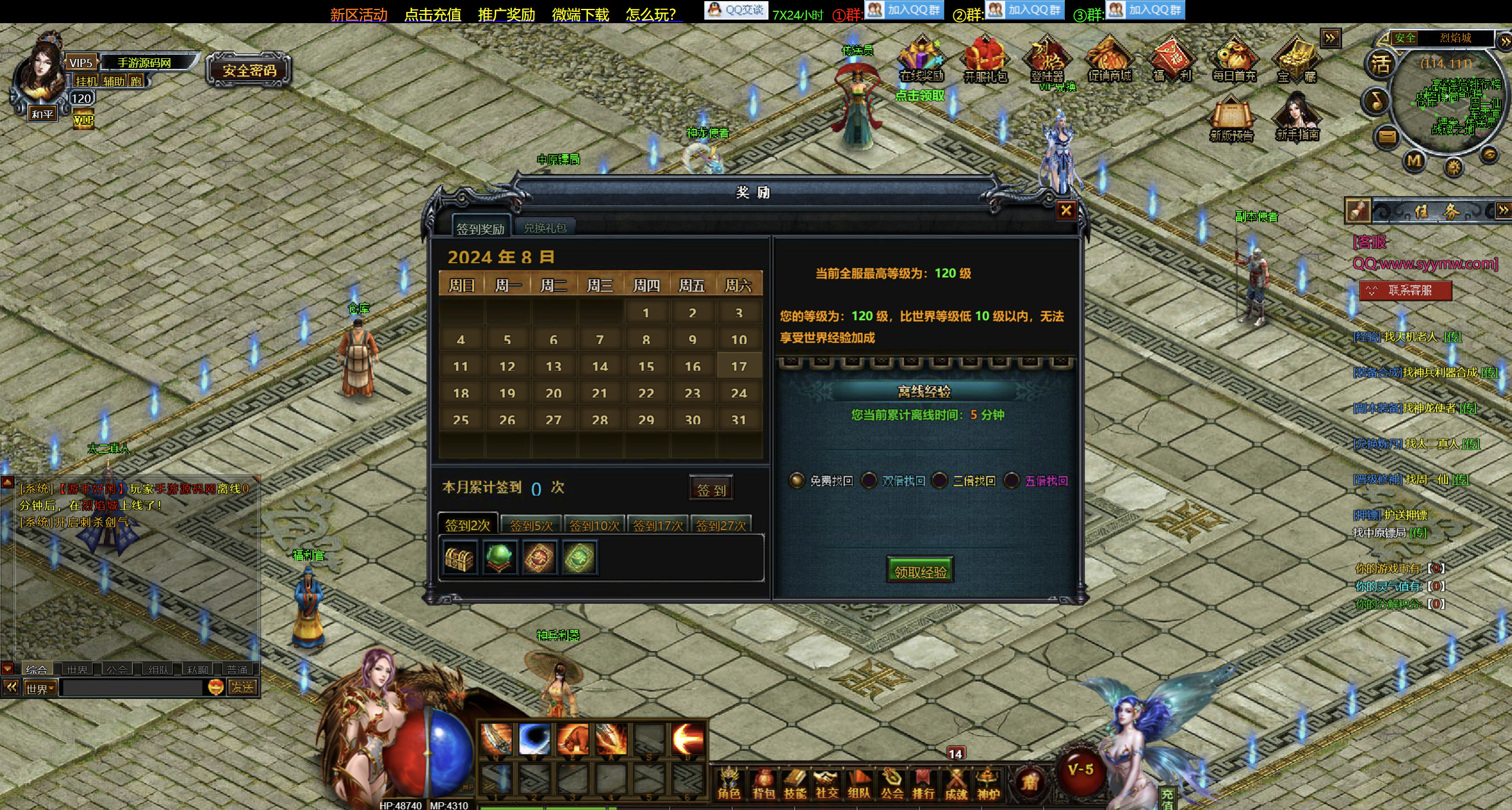Click the 联系客服 contact support button
Image resolution: width=1512 pixels, height=810 pixels.
click(1405, 290)
